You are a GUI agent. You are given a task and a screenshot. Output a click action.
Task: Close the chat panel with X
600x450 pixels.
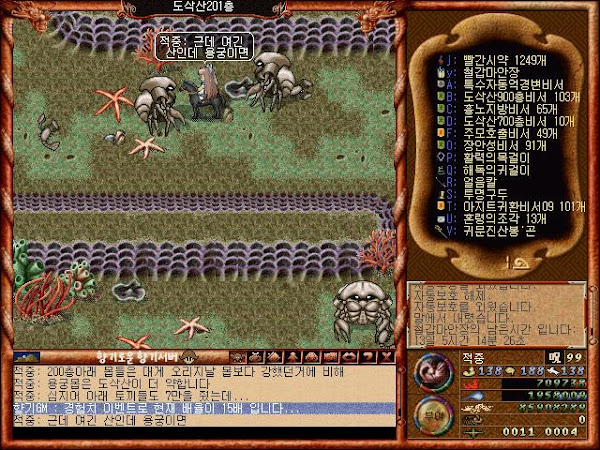click(x=389, y=356)
